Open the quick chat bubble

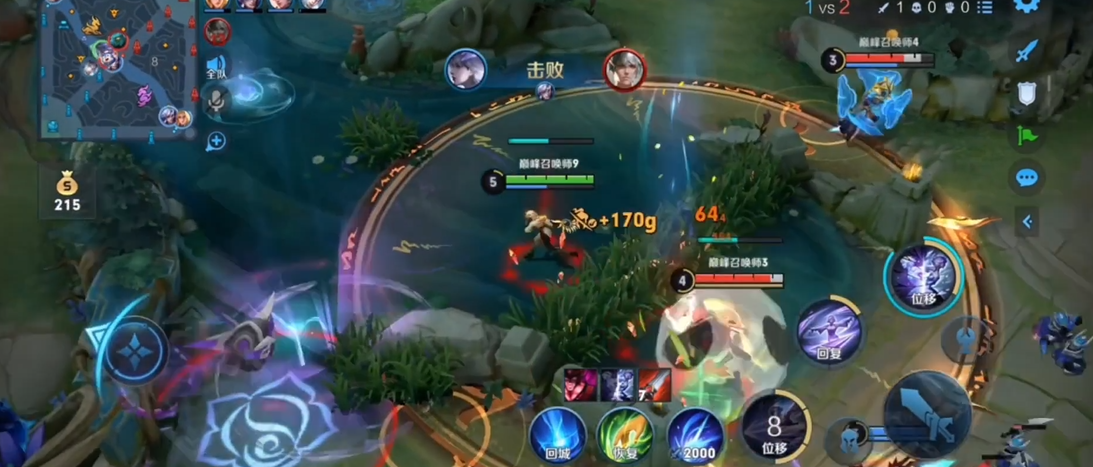pyautogui.click(x=1026, y=179)
